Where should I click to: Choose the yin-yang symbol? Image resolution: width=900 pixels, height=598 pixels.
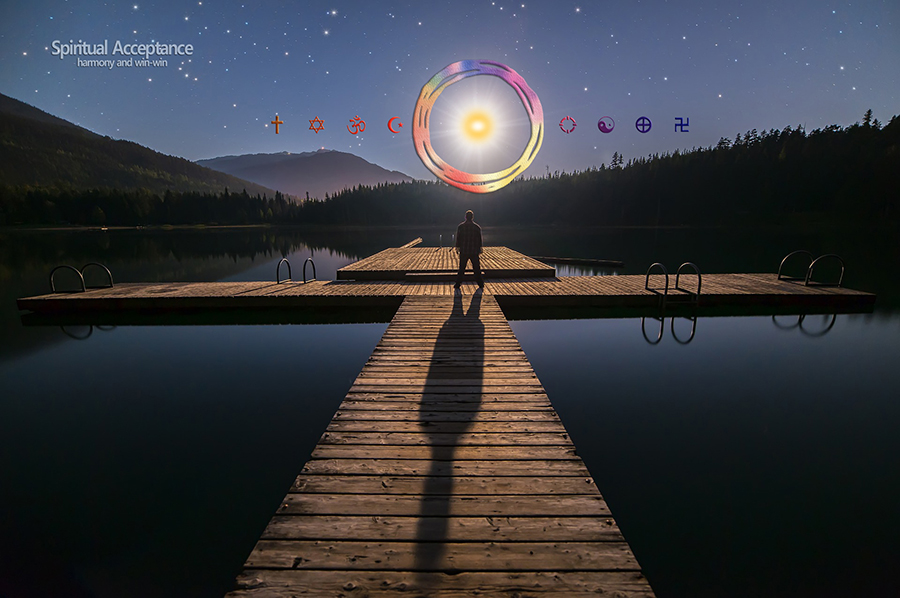pyautogui.click(x=606, y=124)
